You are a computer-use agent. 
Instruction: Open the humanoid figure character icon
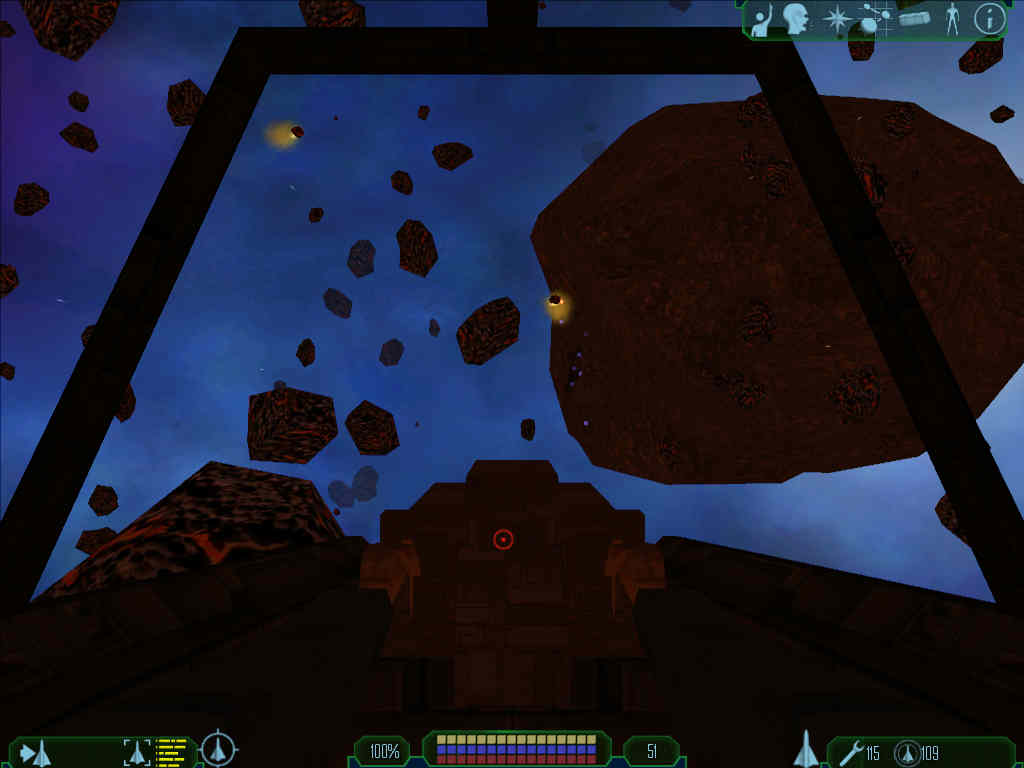coord(952,20)
